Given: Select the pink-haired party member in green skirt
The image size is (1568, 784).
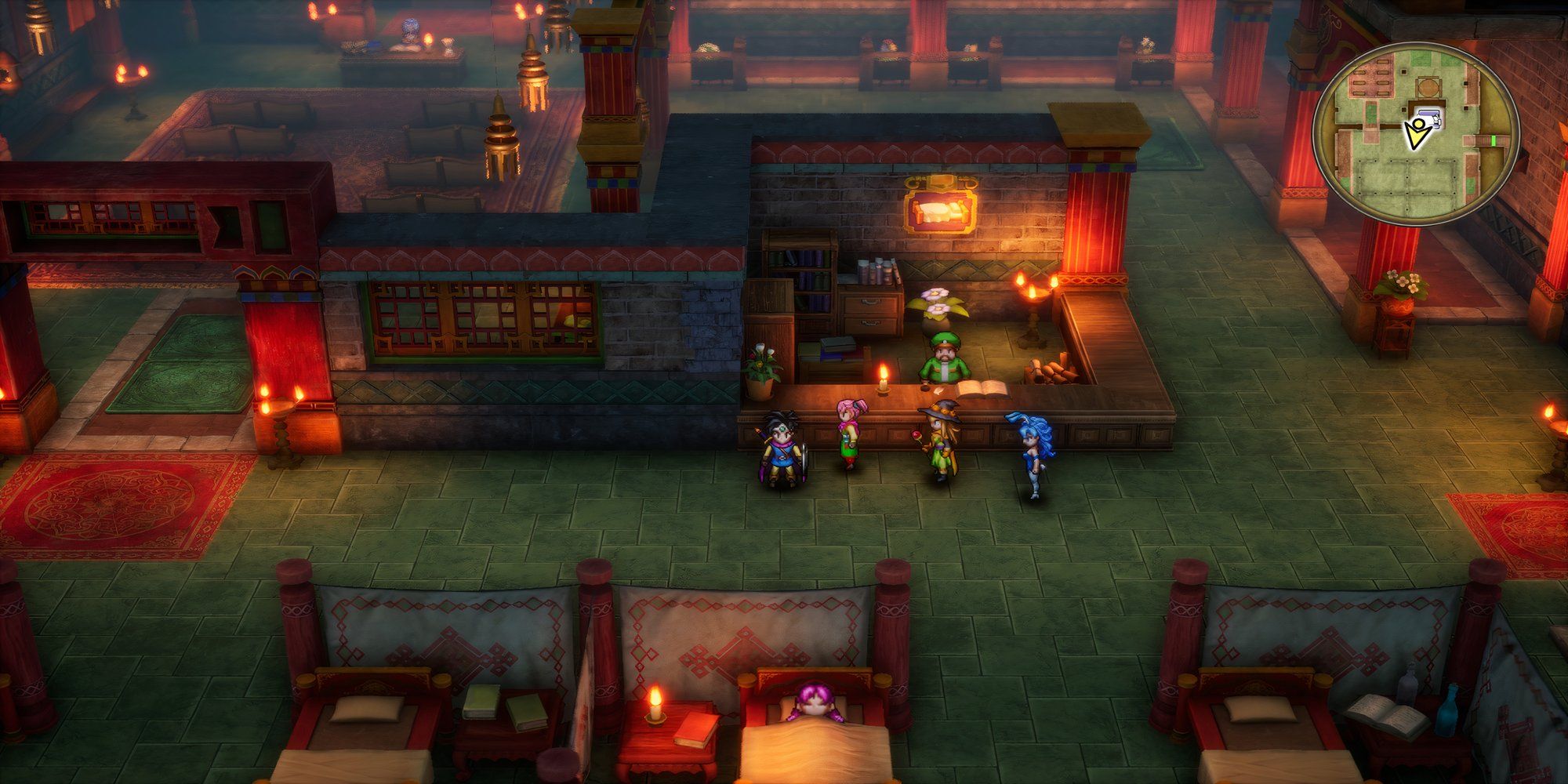Looking at the screenshot, I should 848,435.
